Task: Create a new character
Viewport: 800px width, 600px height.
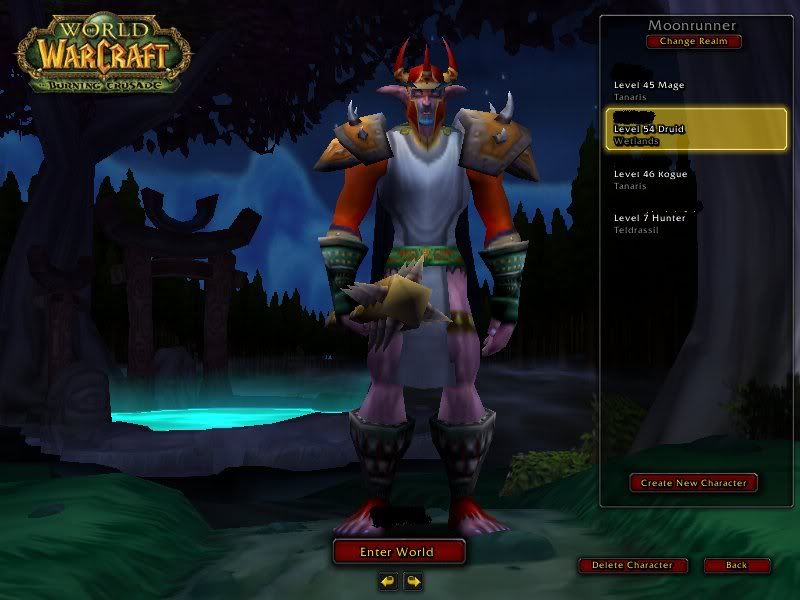Action: click(693, 483)
